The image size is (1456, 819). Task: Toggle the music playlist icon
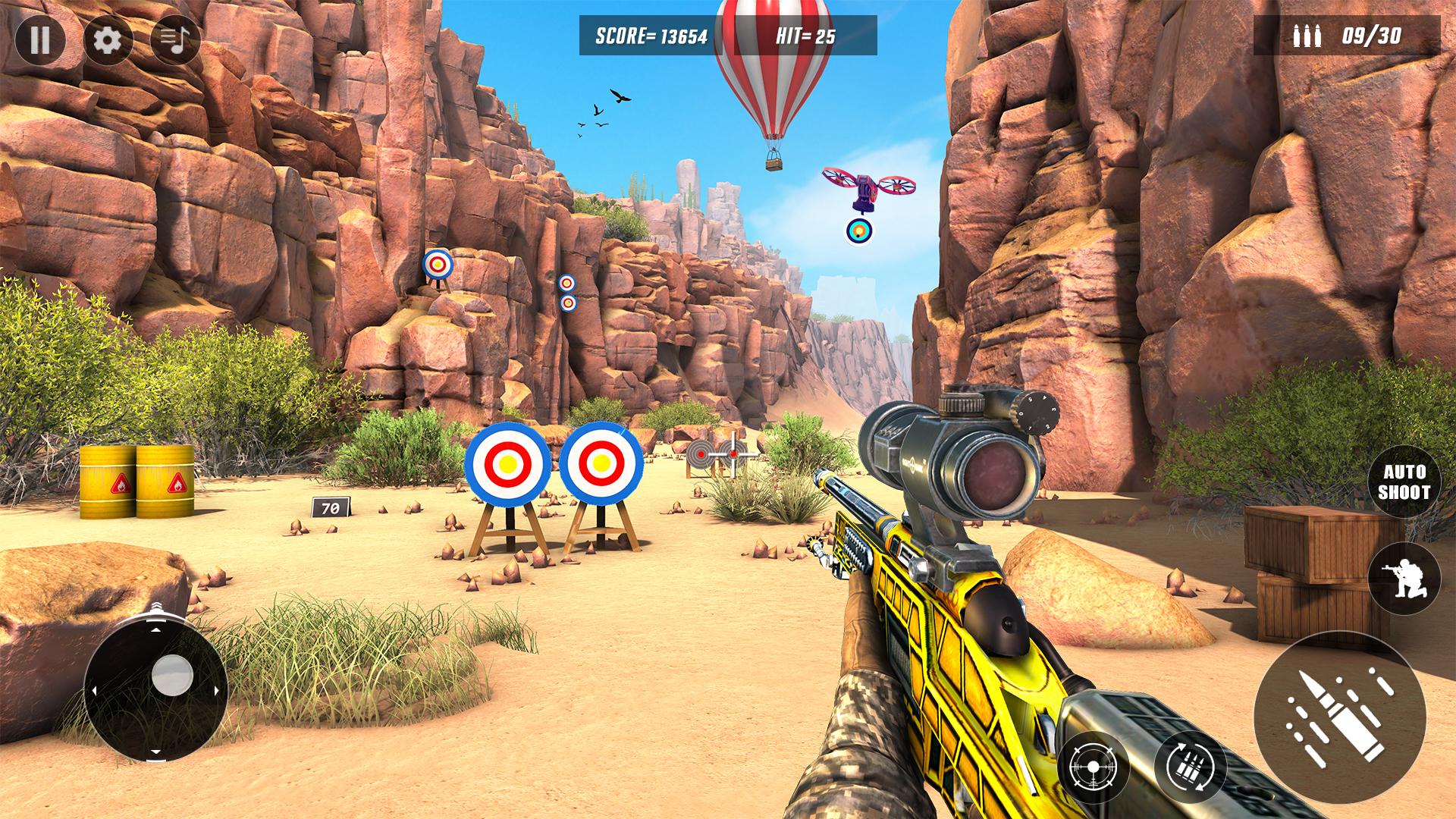(175, 39)
